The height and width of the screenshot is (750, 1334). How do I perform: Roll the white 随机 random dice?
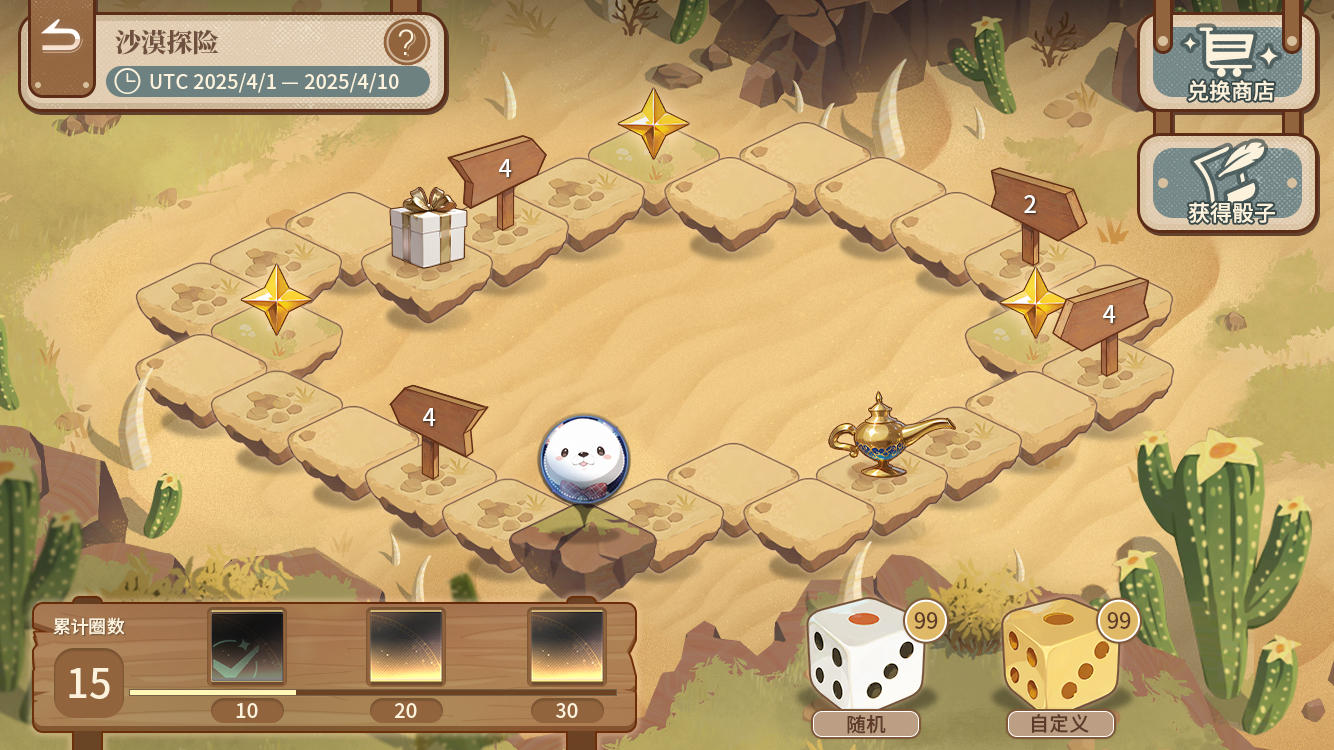(x=865, y=655)
